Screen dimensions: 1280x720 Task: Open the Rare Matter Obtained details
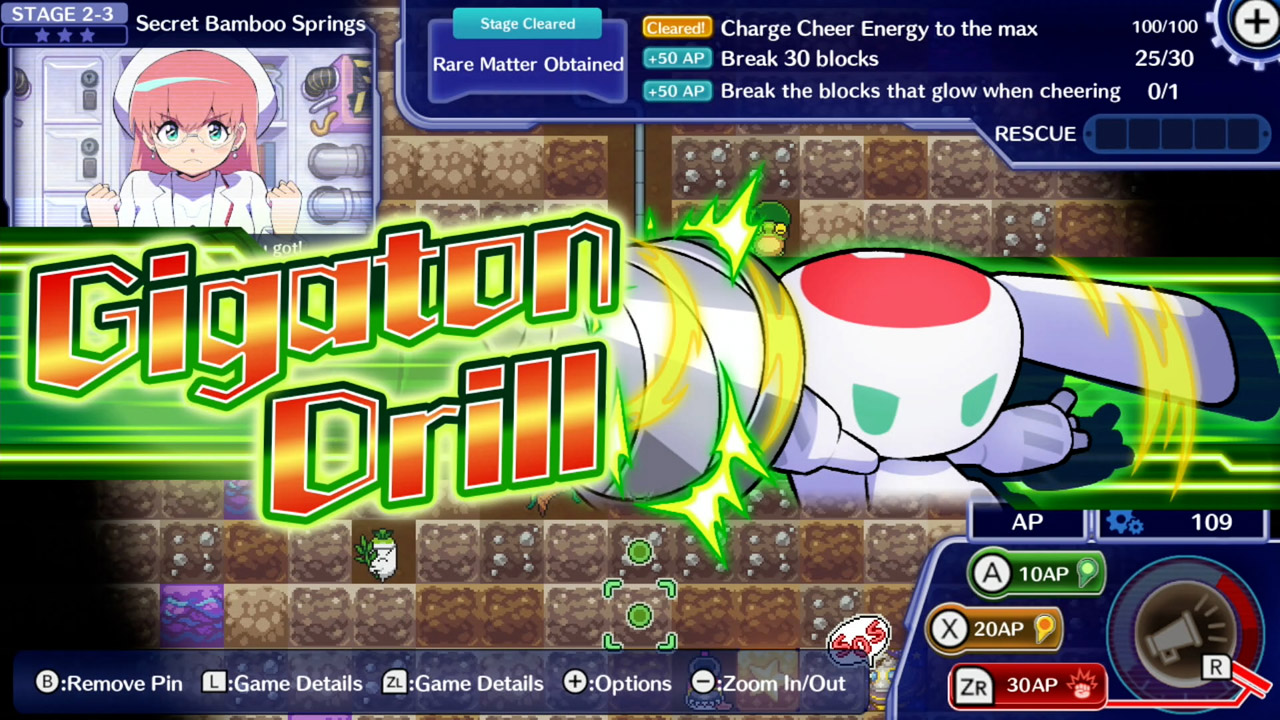[x=528, y=64]
